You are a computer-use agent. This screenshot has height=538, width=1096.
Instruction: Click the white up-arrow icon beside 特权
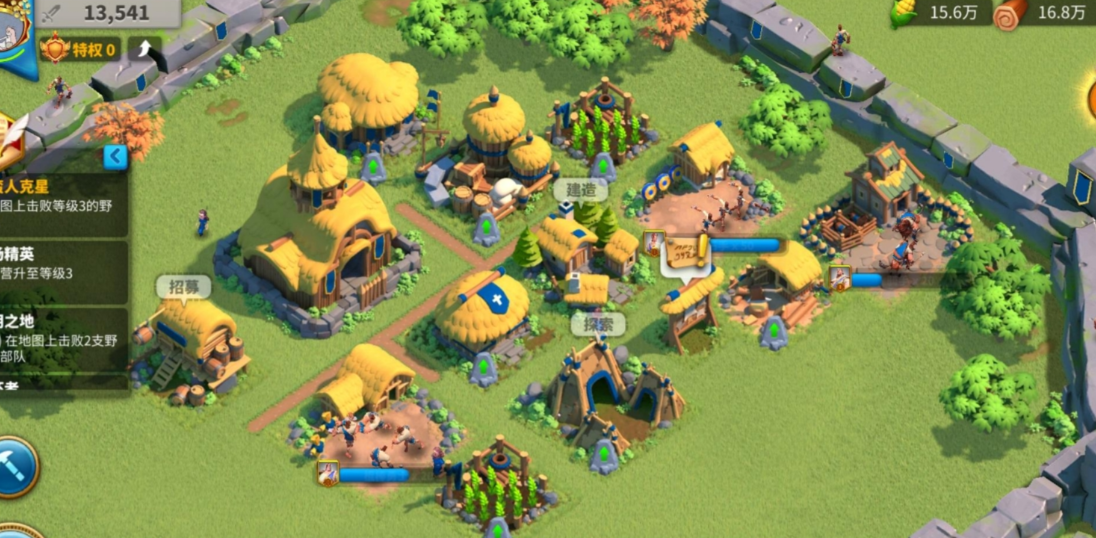pos(144,48)
